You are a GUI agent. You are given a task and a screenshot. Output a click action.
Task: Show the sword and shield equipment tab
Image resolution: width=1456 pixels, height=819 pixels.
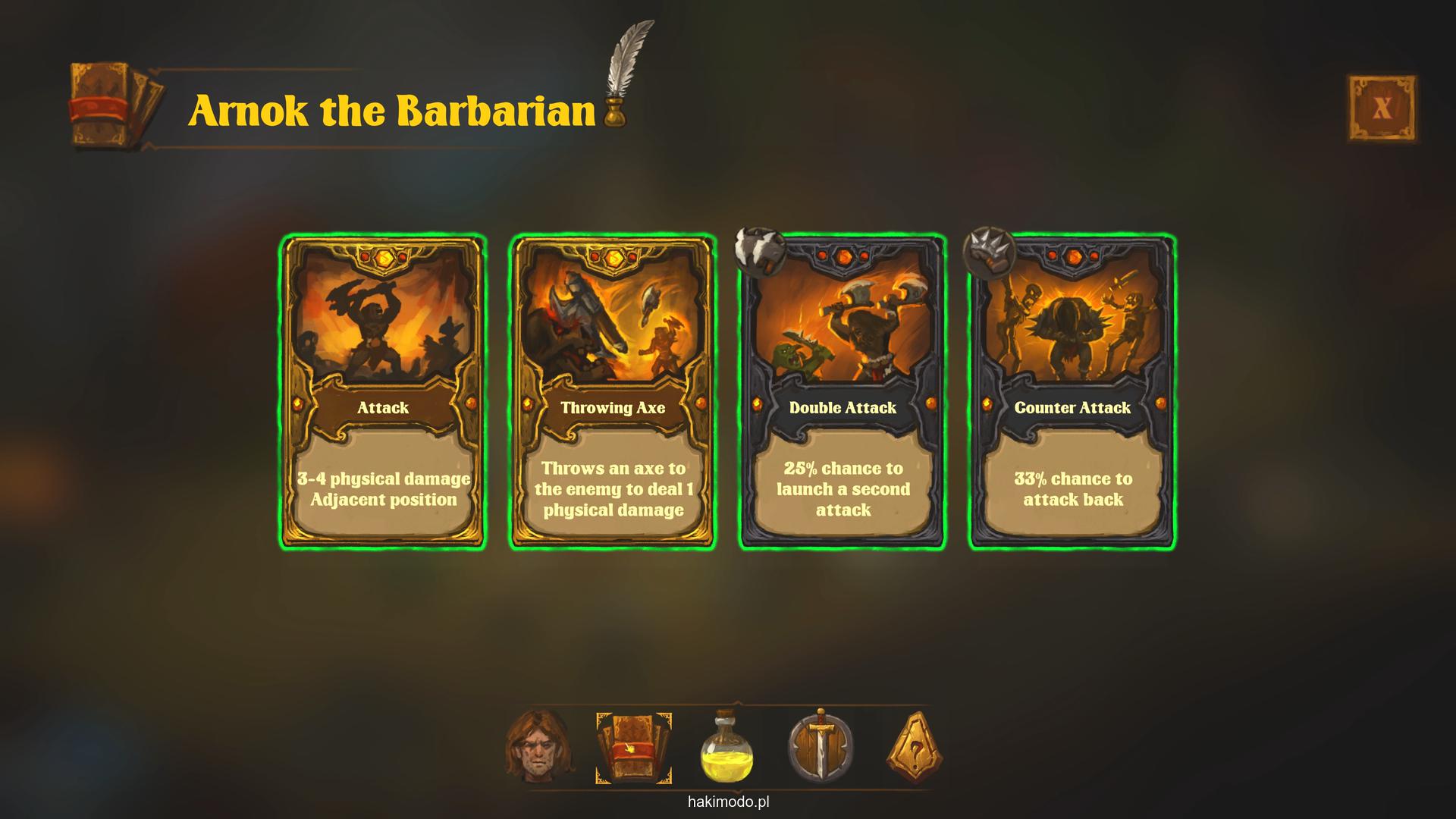(821, 748)
